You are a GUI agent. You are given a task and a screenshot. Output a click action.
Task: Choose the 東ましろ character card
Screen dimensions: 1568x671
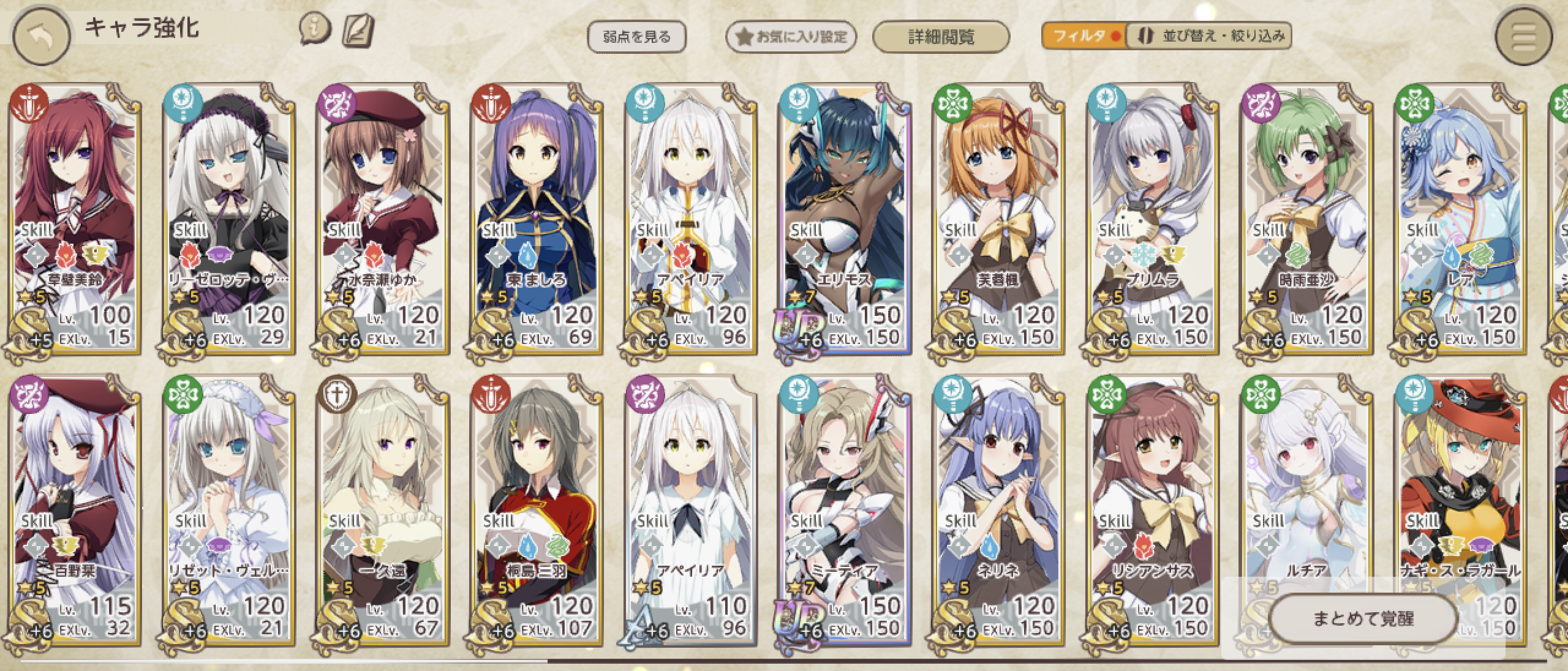click(x=537, y=220)
